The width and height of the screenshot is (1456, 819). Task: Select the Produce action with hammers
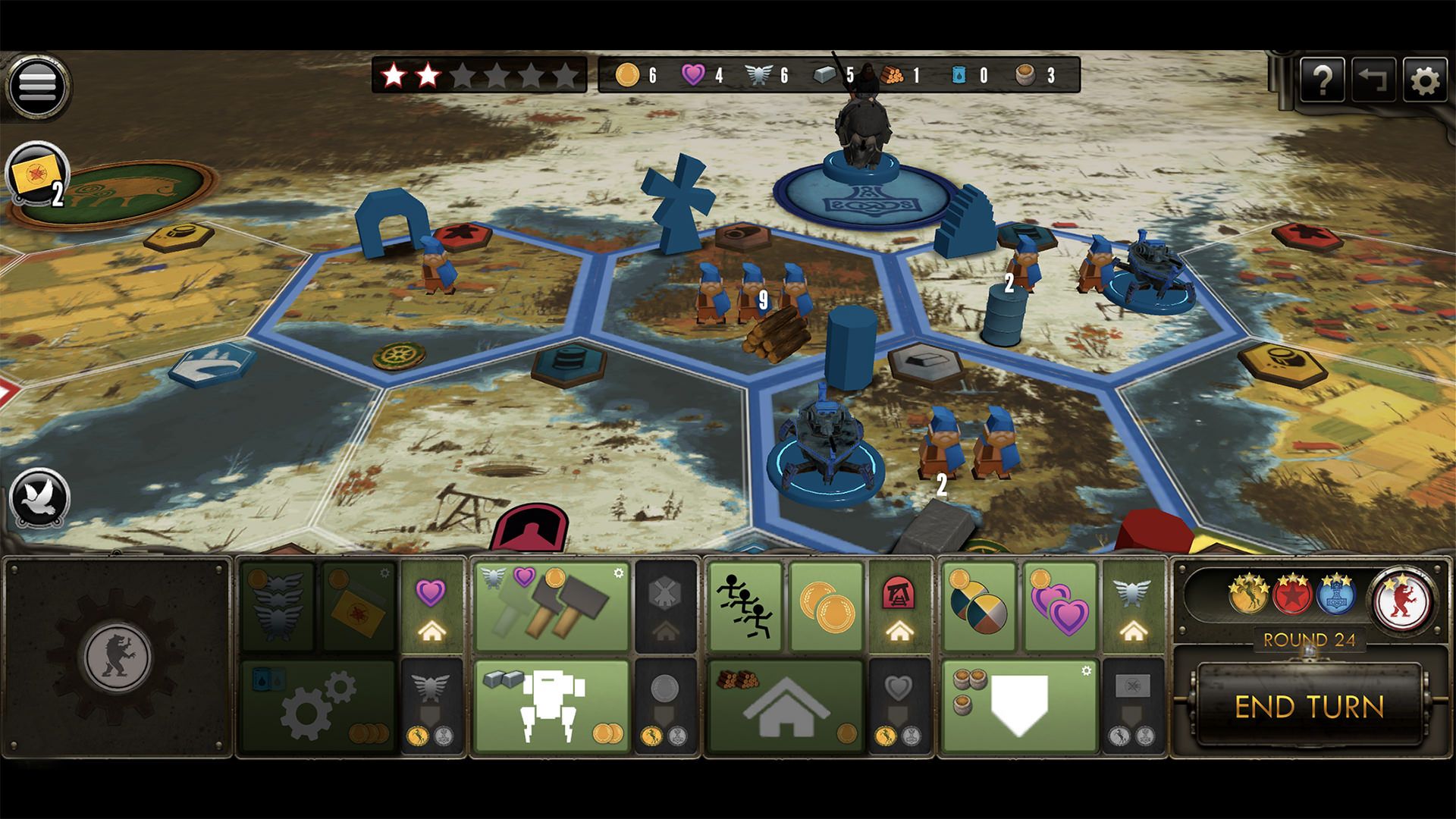click(551, 607)
